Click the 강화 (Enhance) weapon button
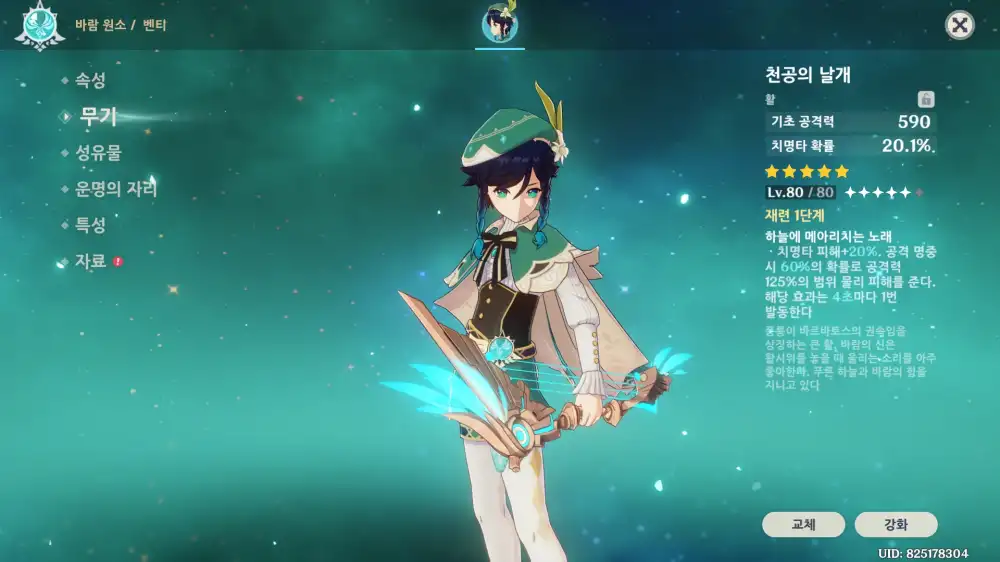Image resolution: width=1000 pixels, height=562 pixels. [x=896, y=524]
